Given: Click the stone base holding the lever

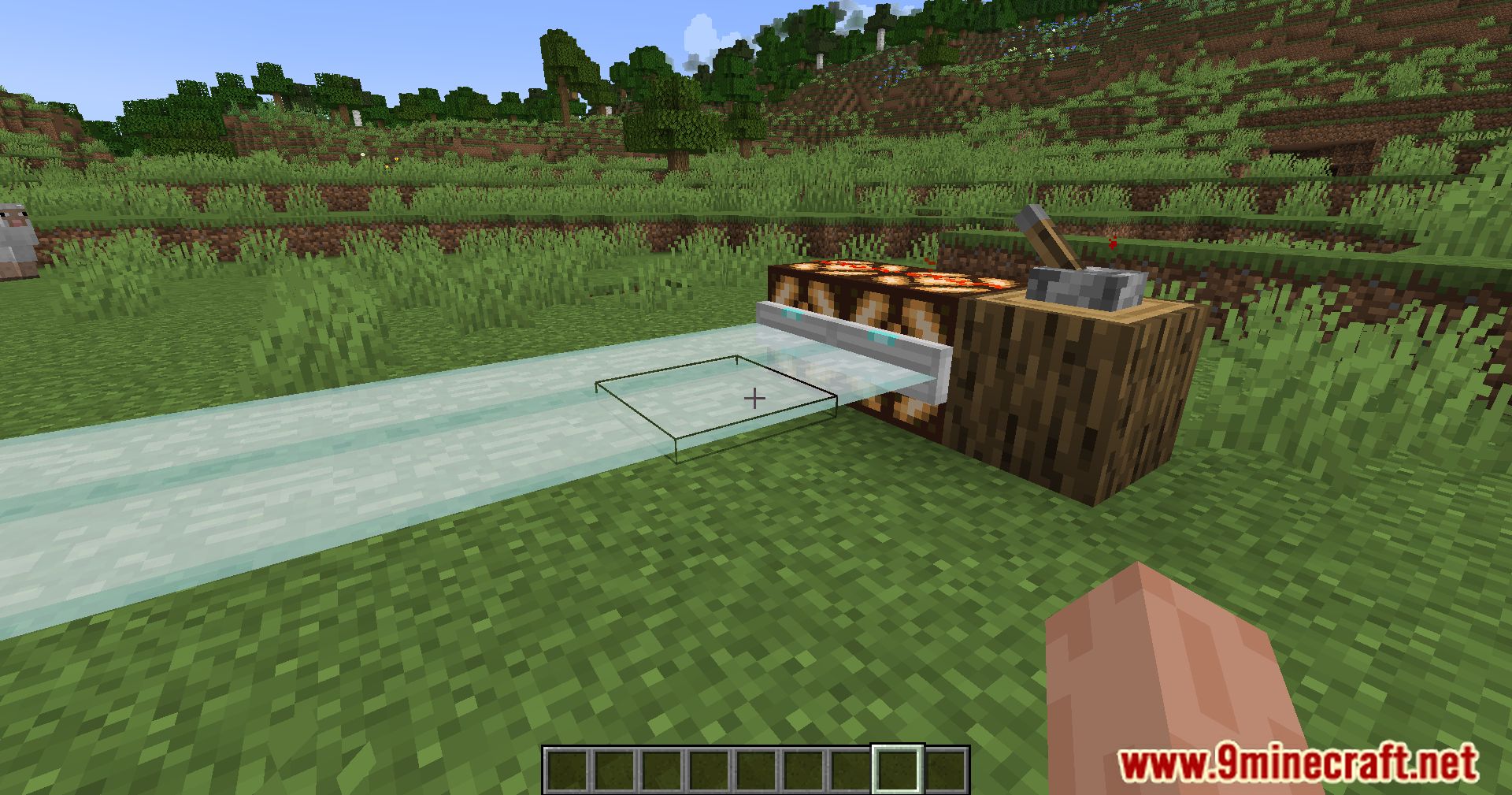Looking at the screenshot, I should 1079,288.
